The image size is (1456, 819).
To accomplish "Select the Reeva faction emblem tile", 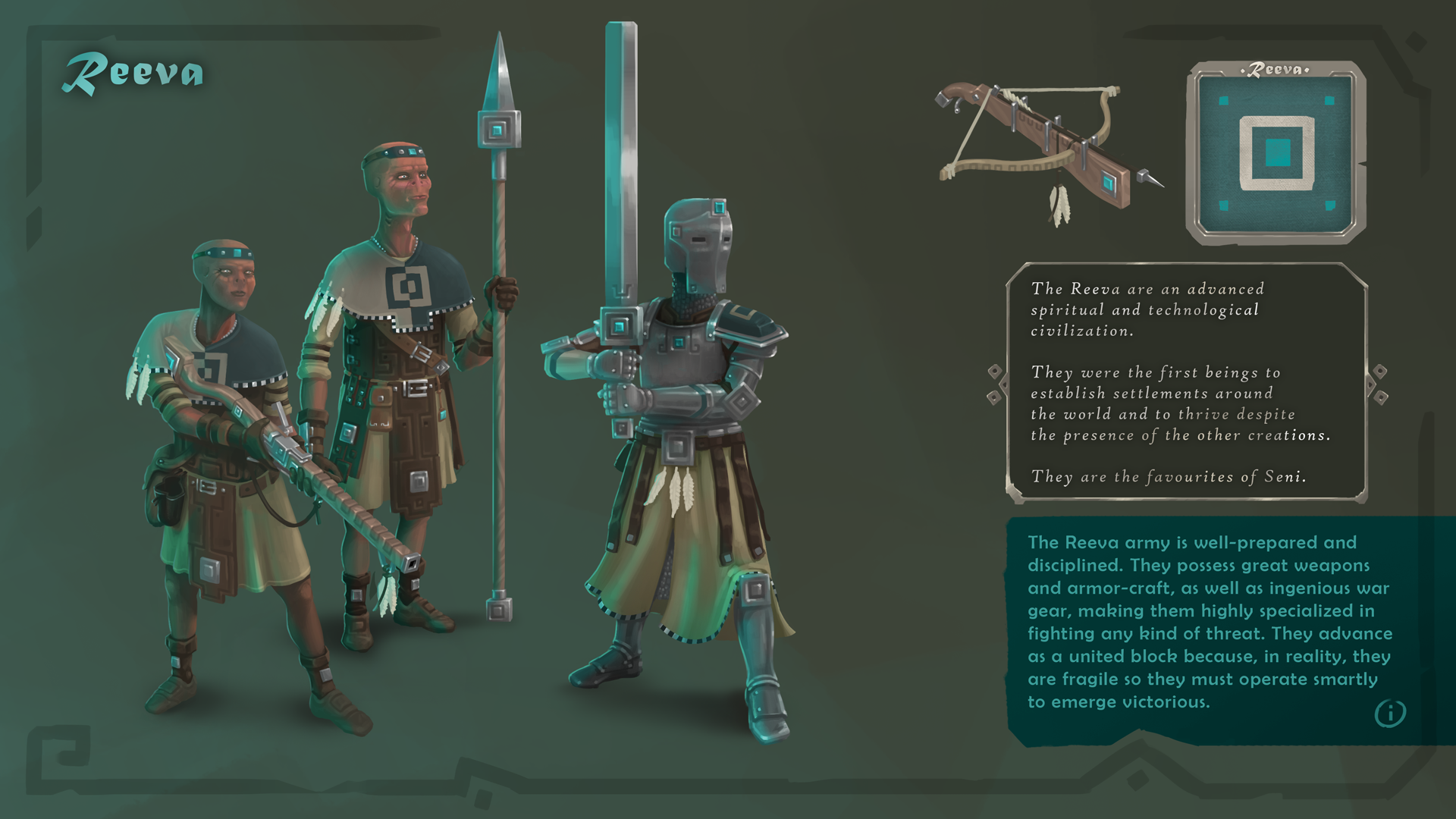I will 1276,153.
